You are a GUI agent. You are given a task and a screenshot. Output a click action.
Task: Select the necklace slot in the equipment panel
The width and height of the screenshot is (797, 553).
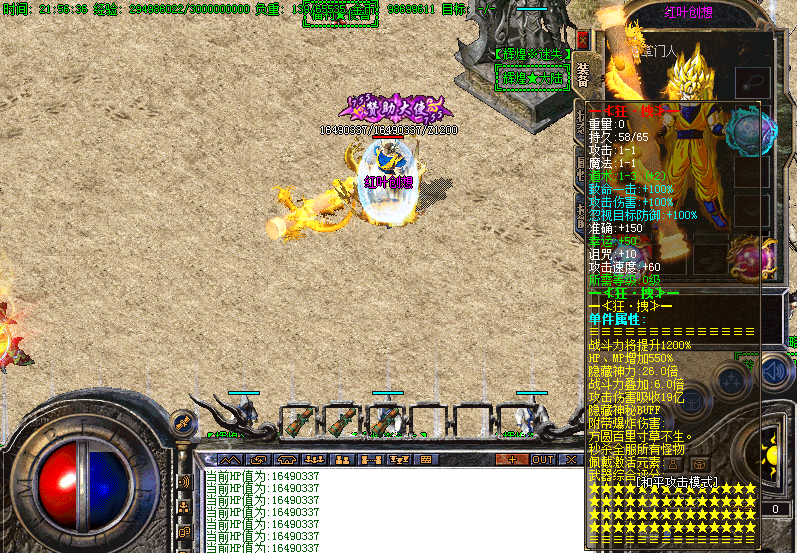753,82
